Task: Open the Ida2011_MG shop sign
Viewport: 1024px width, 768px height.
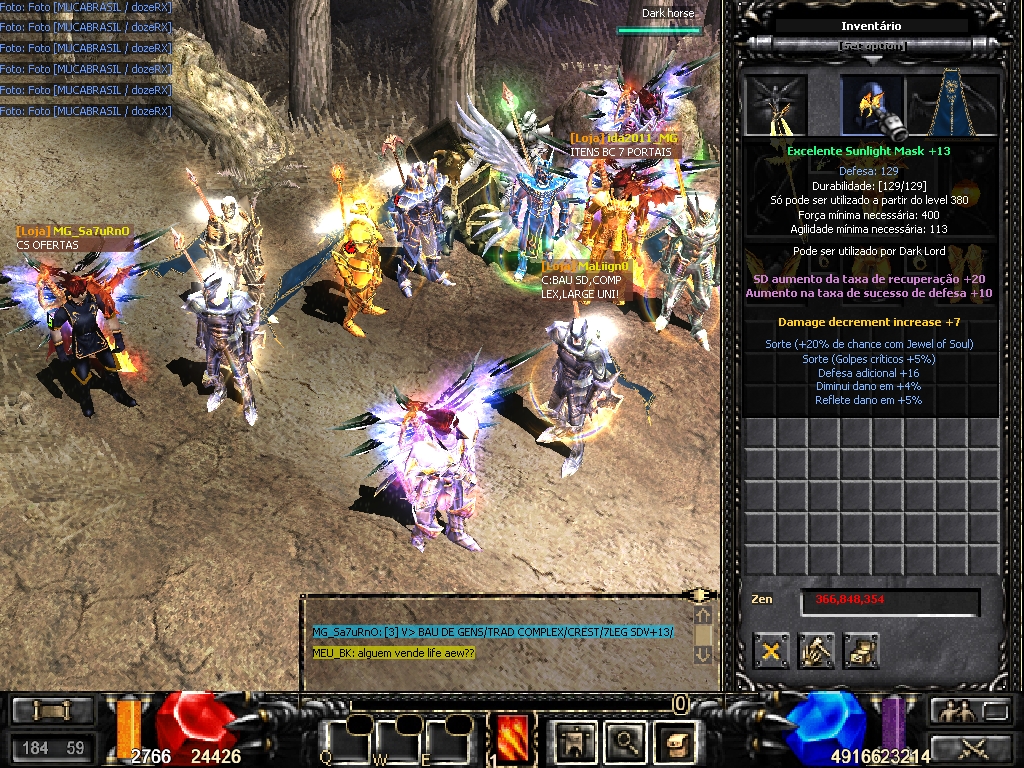Action: pos(624,138)
